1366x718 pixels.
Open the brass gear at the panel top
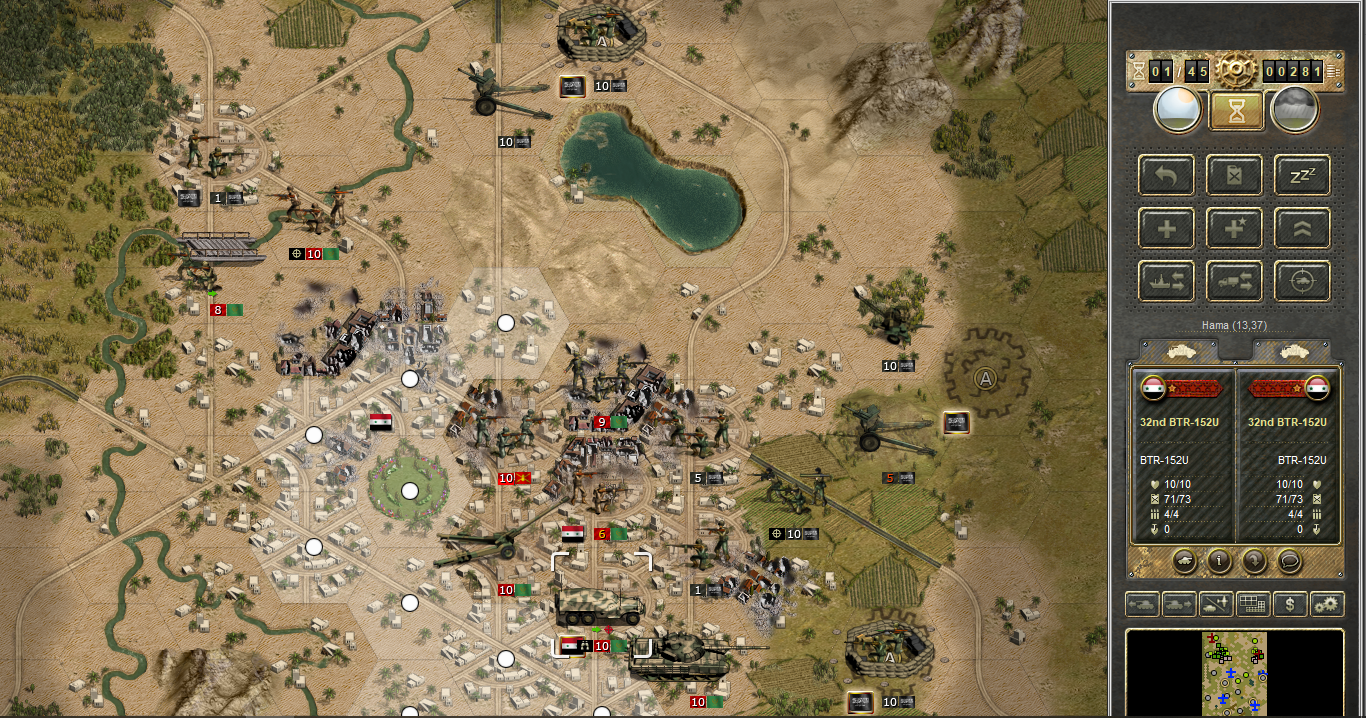click(x=1236, y=70)
